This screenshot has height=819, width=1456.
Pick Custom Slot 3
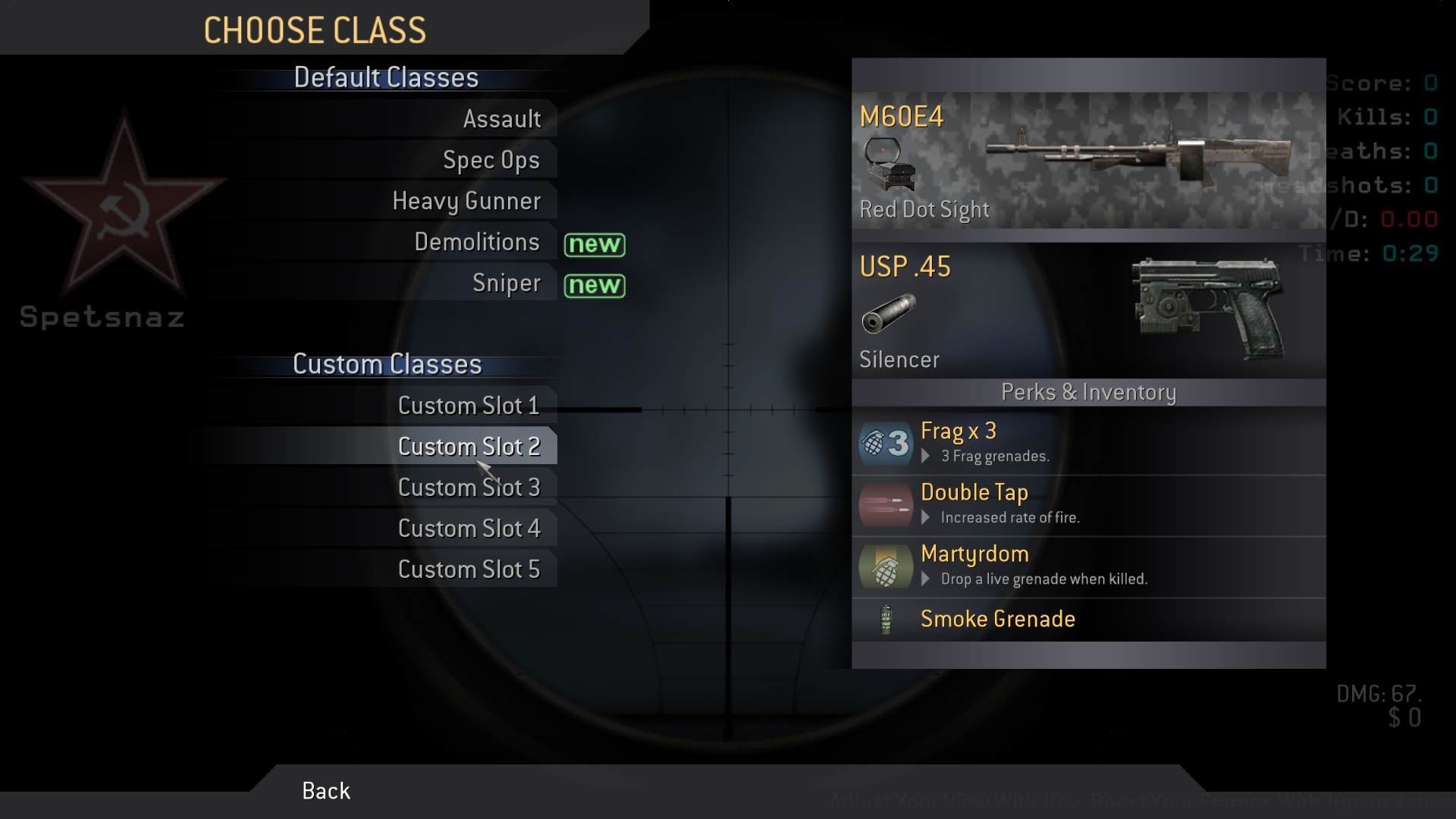coord(468,488)
